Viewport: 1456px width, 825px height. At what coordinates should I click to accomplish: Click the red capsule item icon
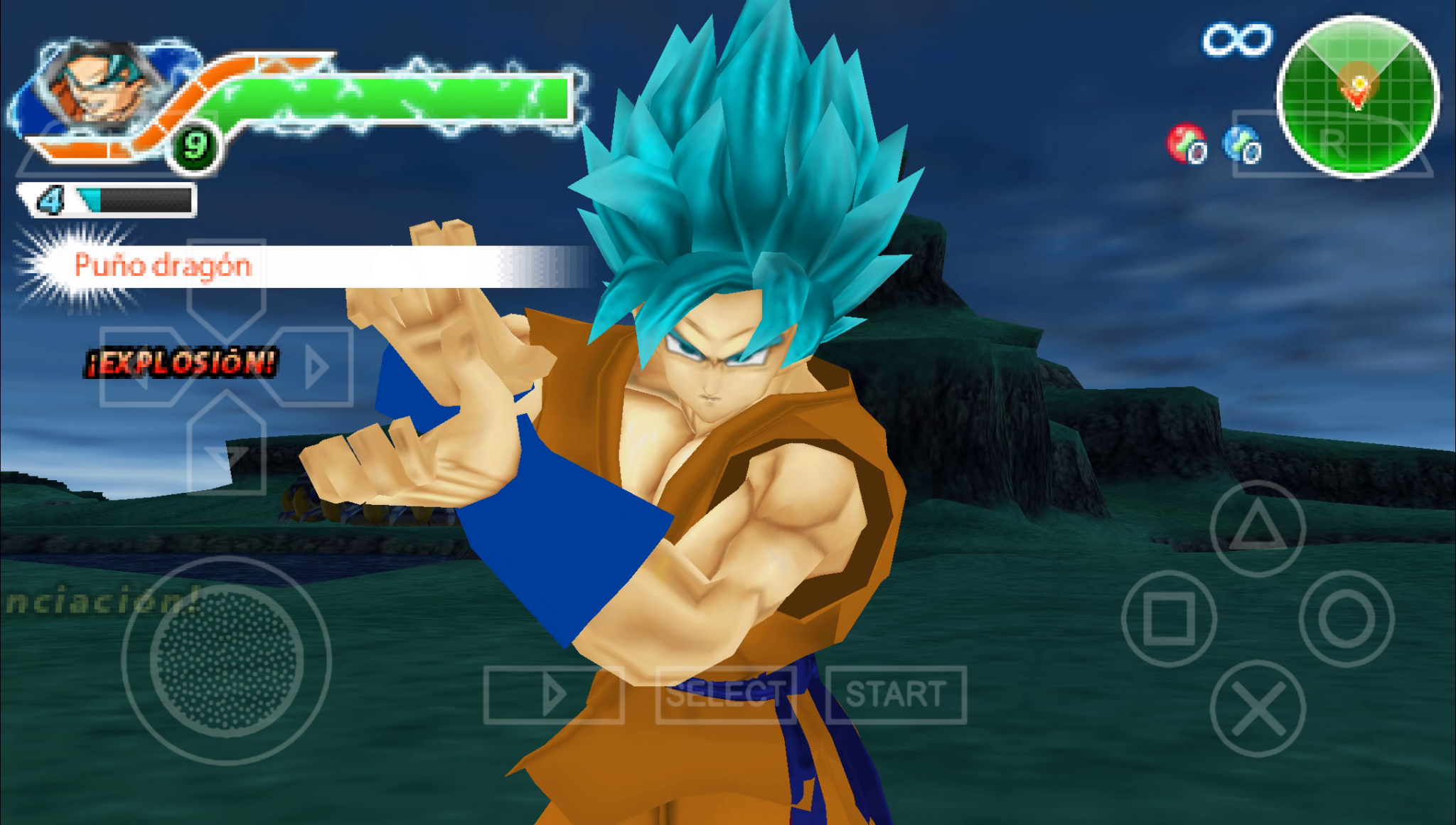(1186, 143)
